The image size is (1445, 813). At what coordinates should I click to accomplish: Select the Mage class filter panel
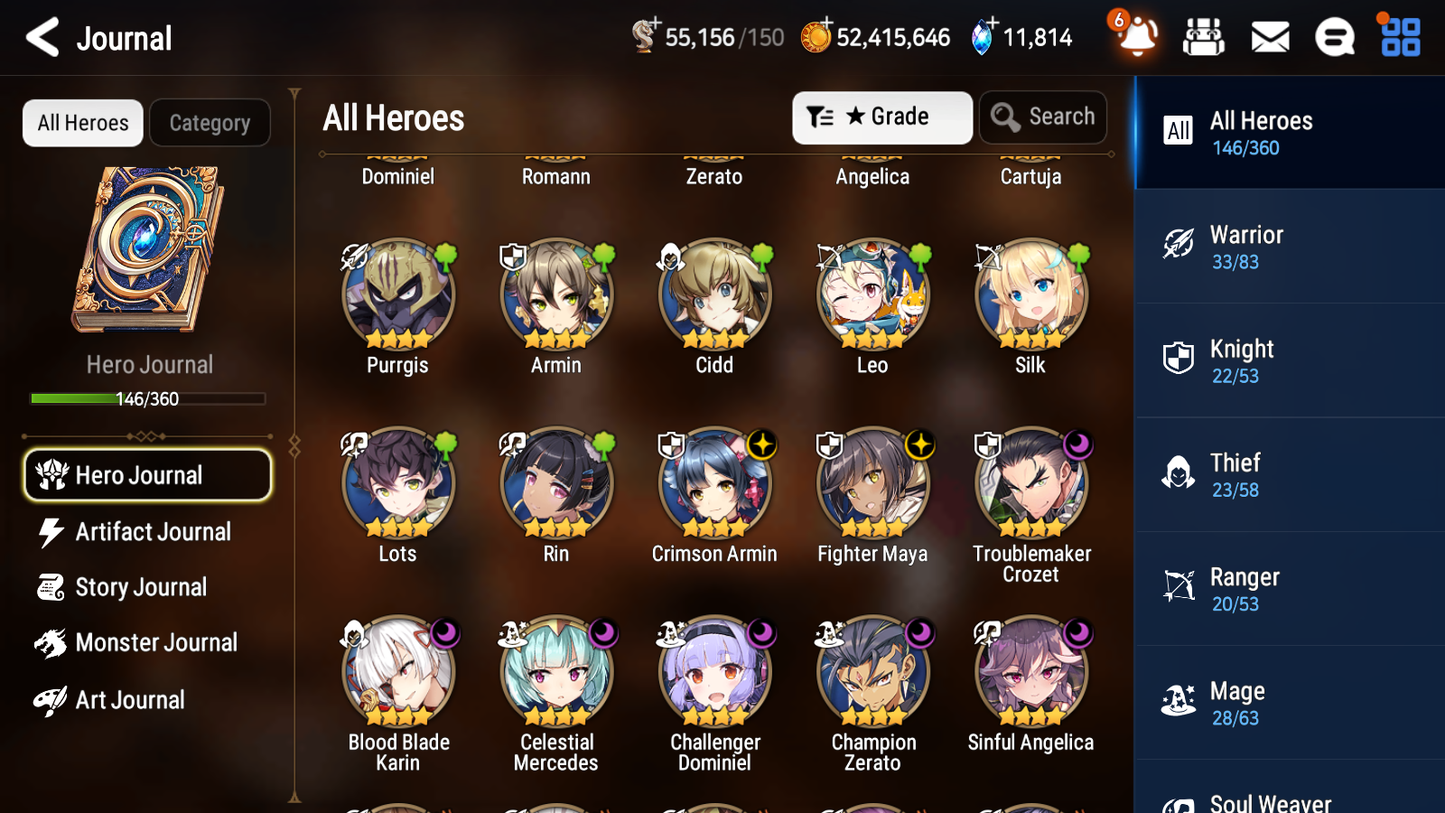[x=1288, y=702]
